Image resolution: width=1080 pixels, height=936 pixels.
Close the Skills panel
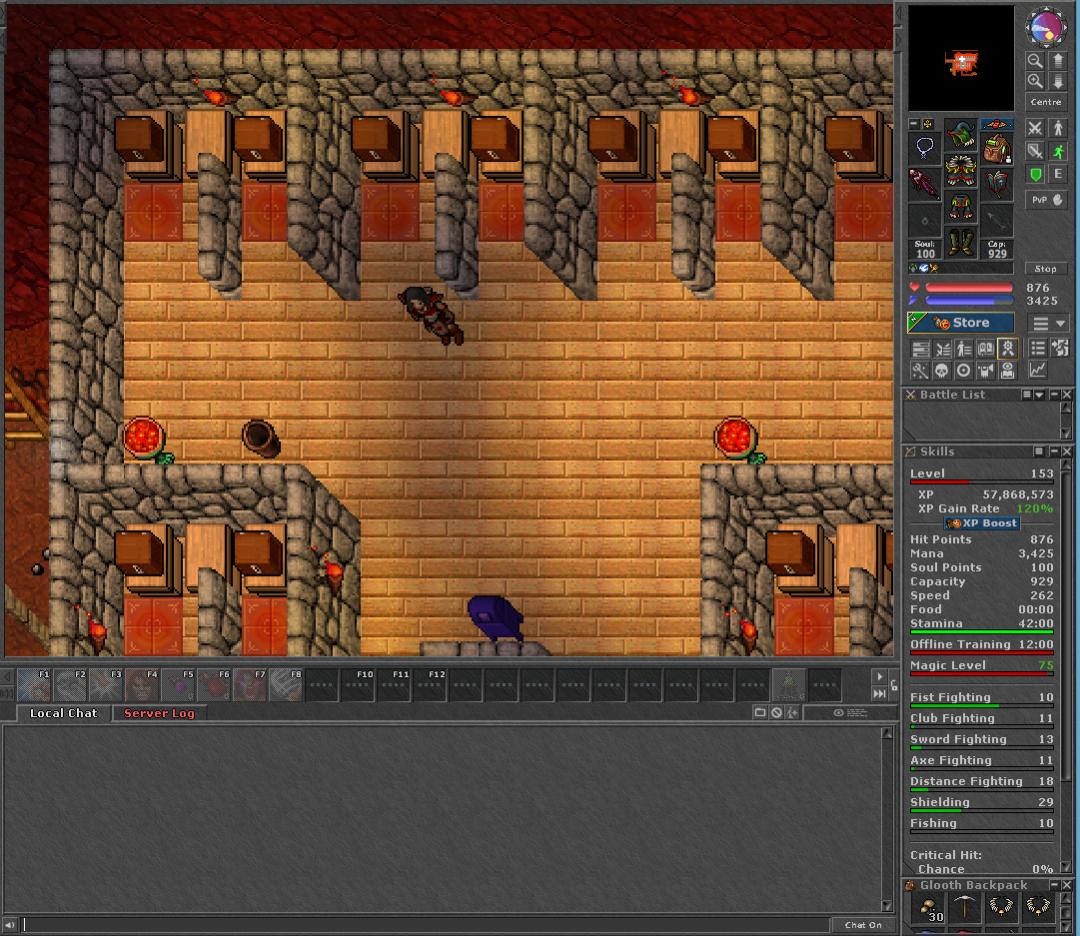1067,452
